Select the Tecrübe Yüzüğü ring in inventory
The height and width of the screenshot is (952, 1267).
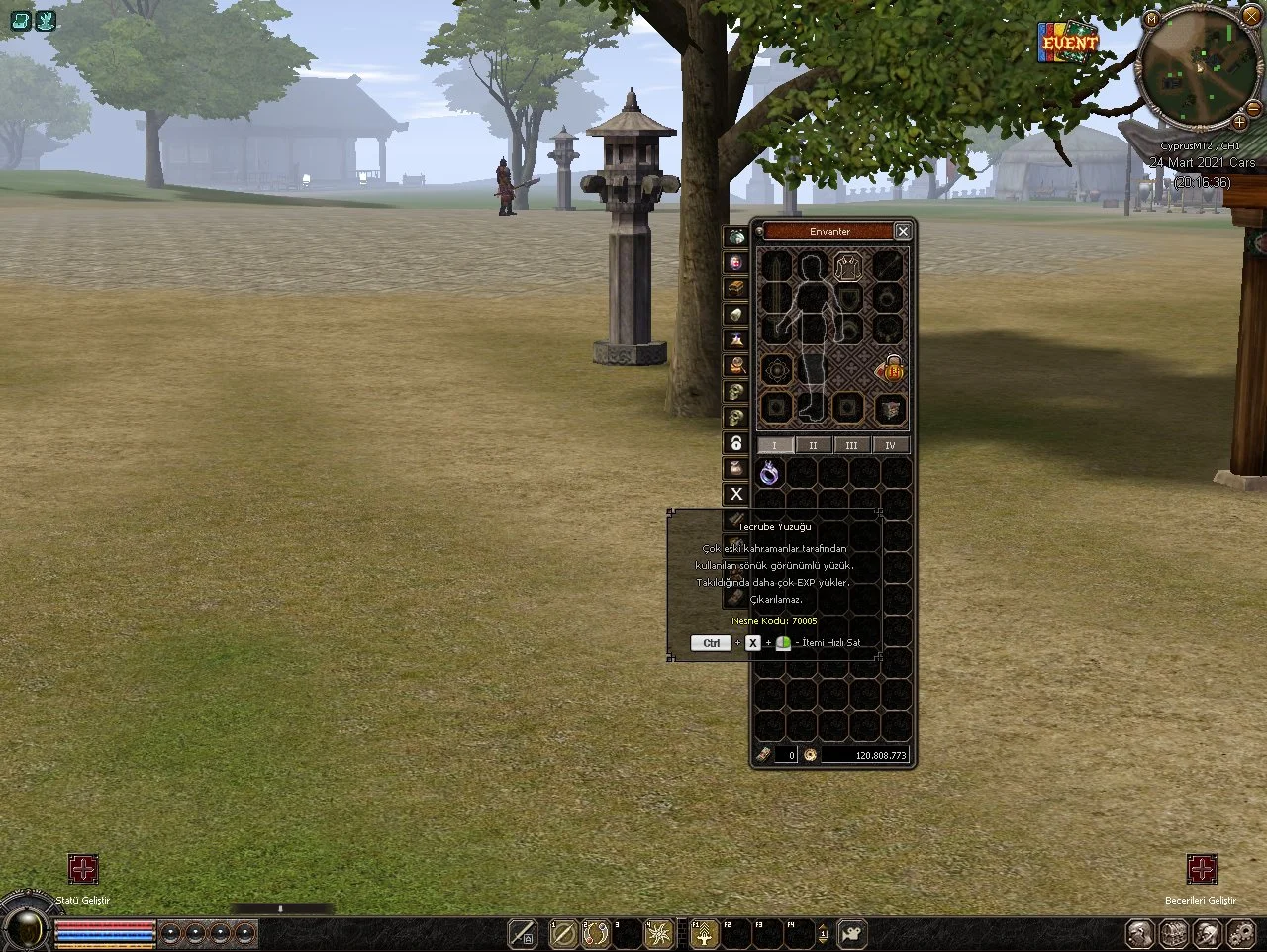(769, 474)
